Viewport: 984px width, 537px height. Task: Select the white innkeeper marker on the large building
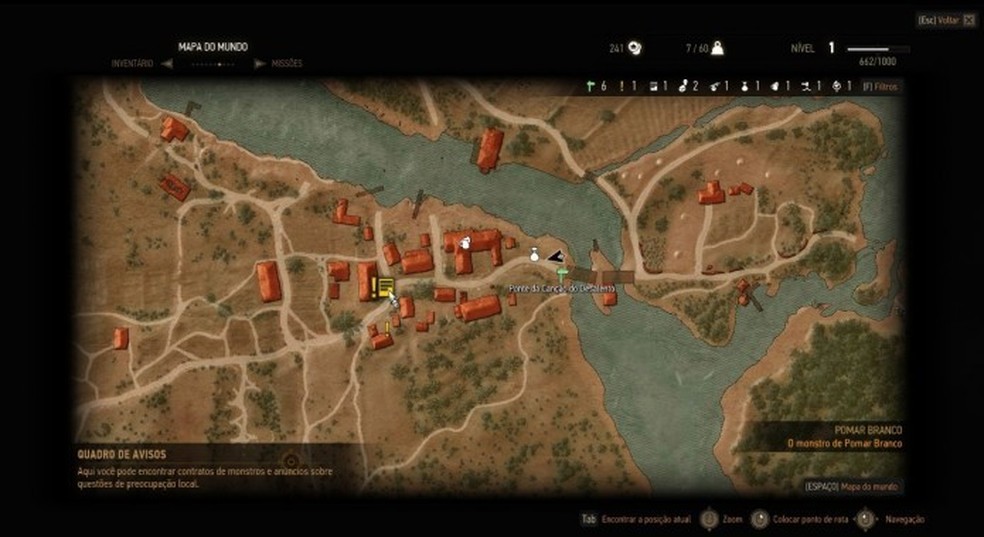pyautogui.click(x=465, y=241)
